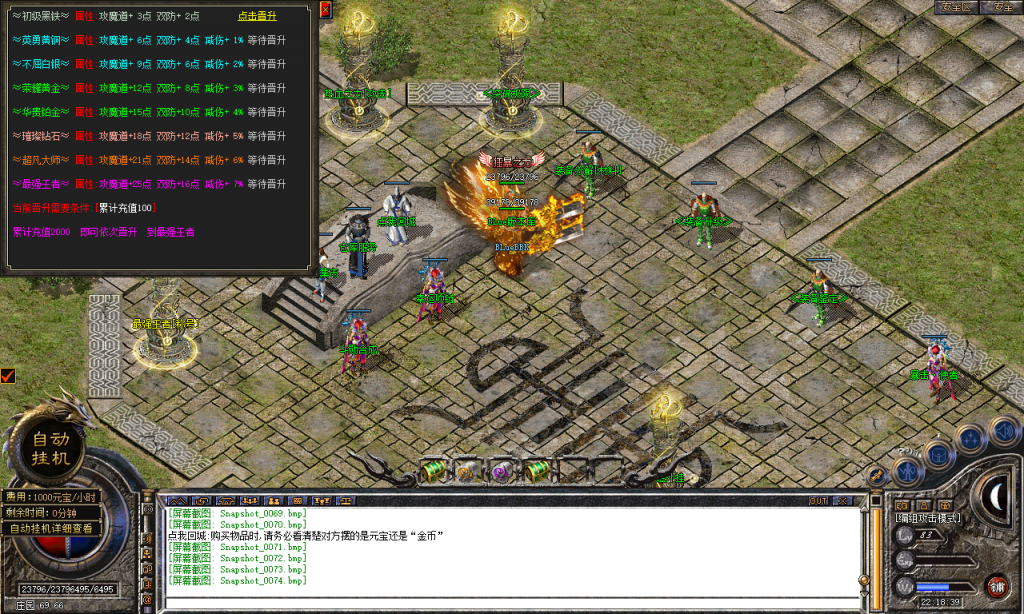Viewport: 1024px width, 614px height.
Task: Click the yellow 点击晋升 promotion link
Action: pos(257,16)
